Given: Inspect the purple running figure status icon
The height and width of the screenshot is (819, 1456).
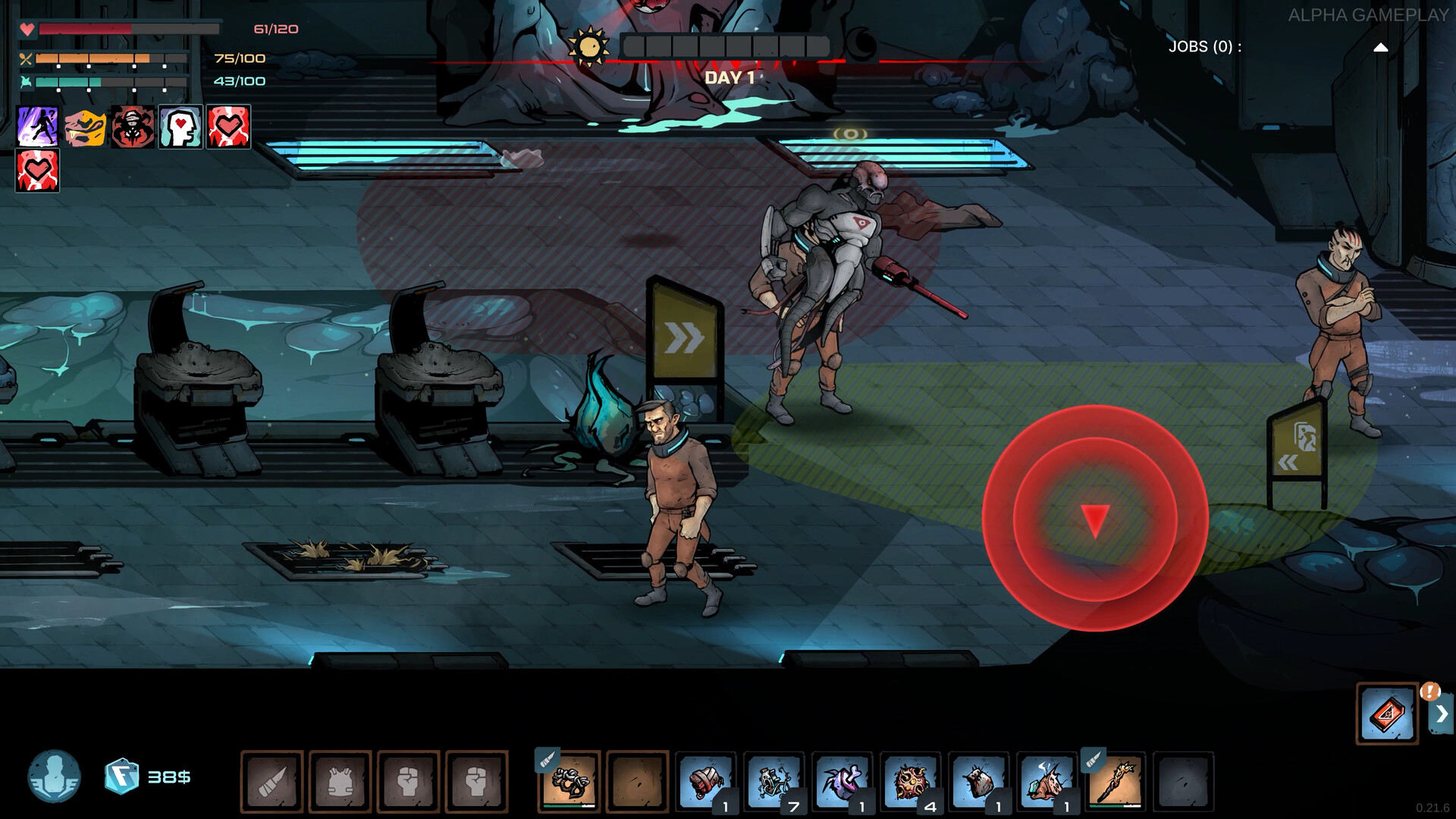Looking at the screenshot, I should click(x=37, y=127).
